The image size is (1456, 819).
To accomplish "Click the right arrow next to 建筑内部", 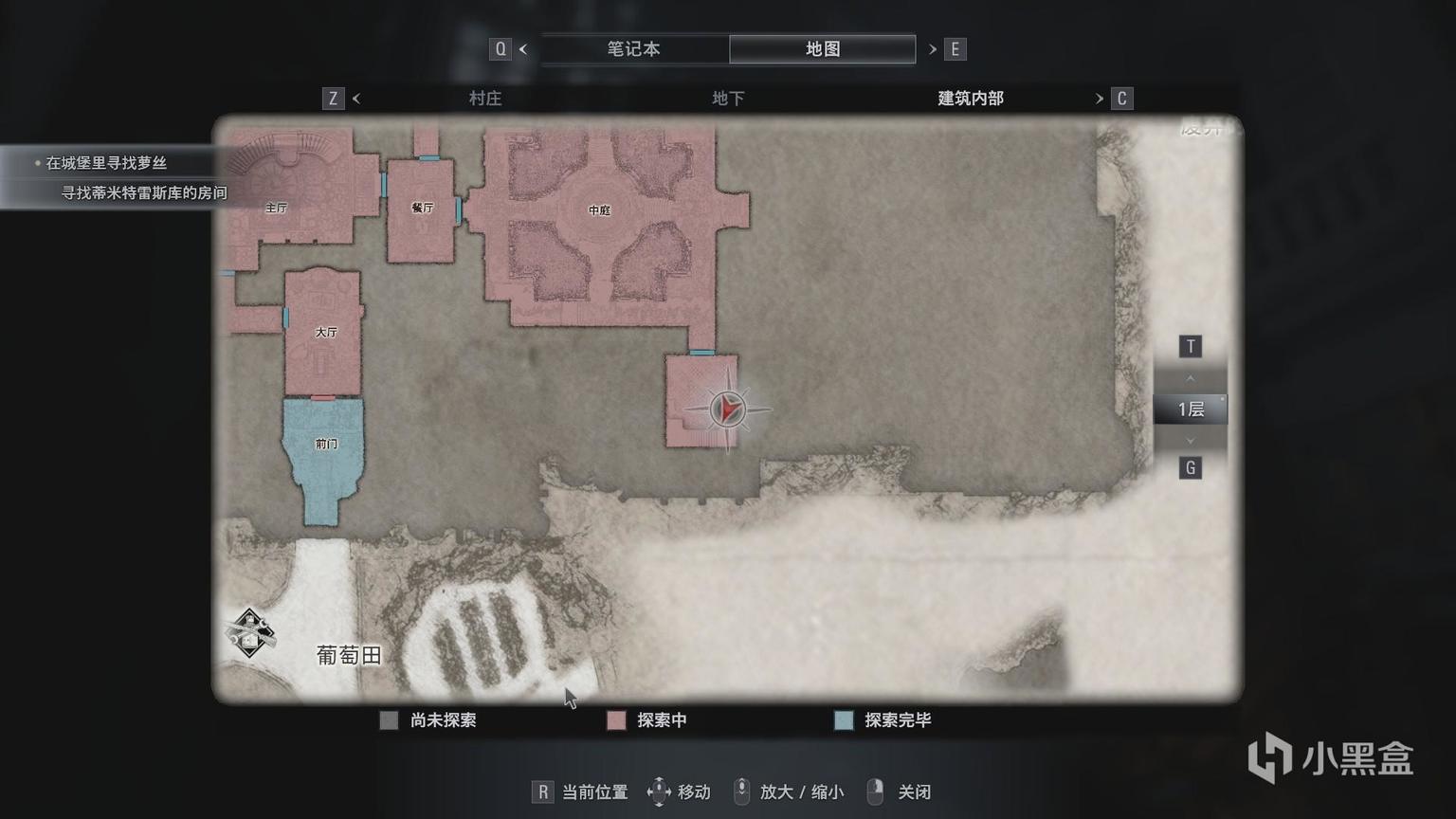I will (1100, 99).
